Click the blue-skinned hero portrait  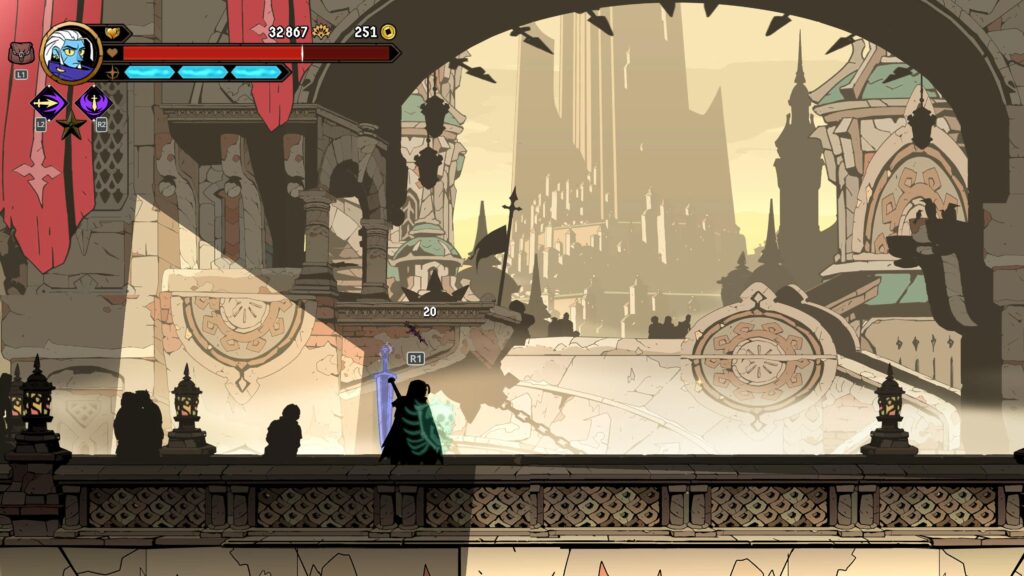point(71,53)
